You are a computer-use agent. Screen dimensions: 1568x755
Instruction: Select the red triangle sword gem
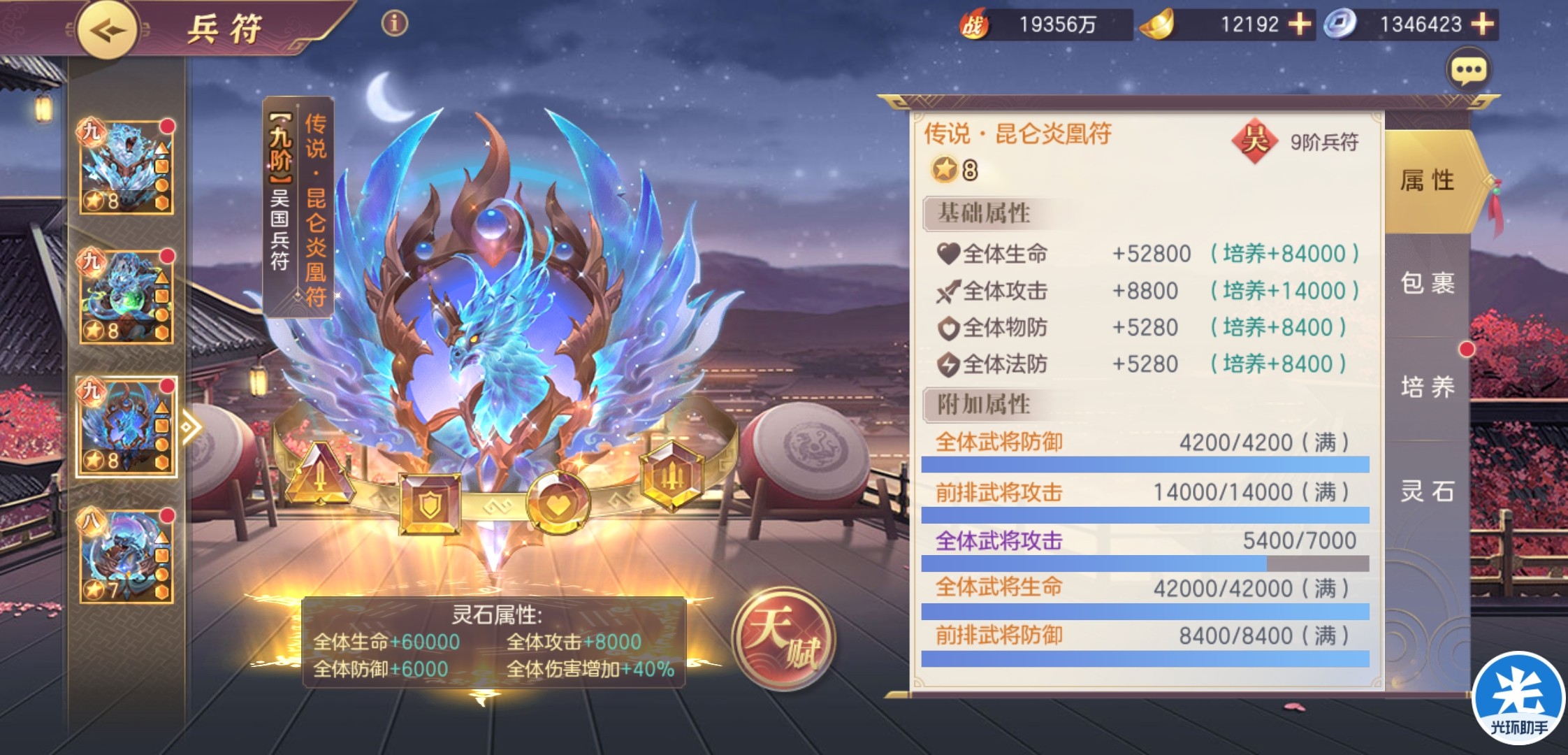pos(319,474)
